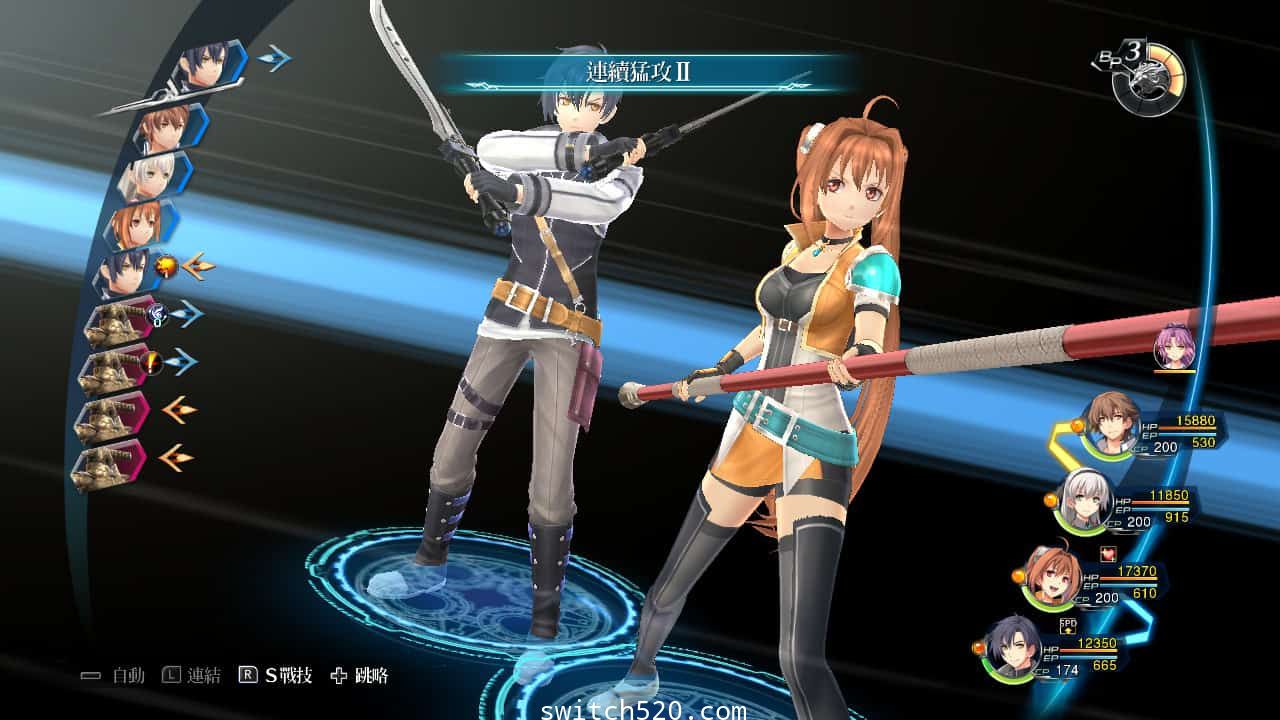The image size is (1280, 720).
Task: Activate the 連結 link option
Action: click(x=191, y=676)
